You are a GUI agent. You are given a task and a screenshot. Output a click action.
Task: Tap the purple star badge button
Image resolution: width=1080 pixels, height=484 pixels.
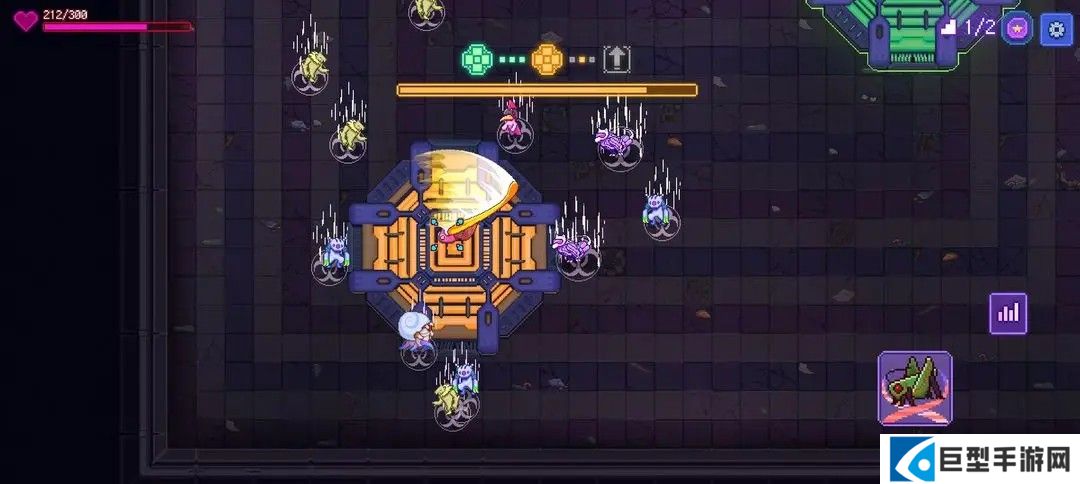coord(1018,28)
